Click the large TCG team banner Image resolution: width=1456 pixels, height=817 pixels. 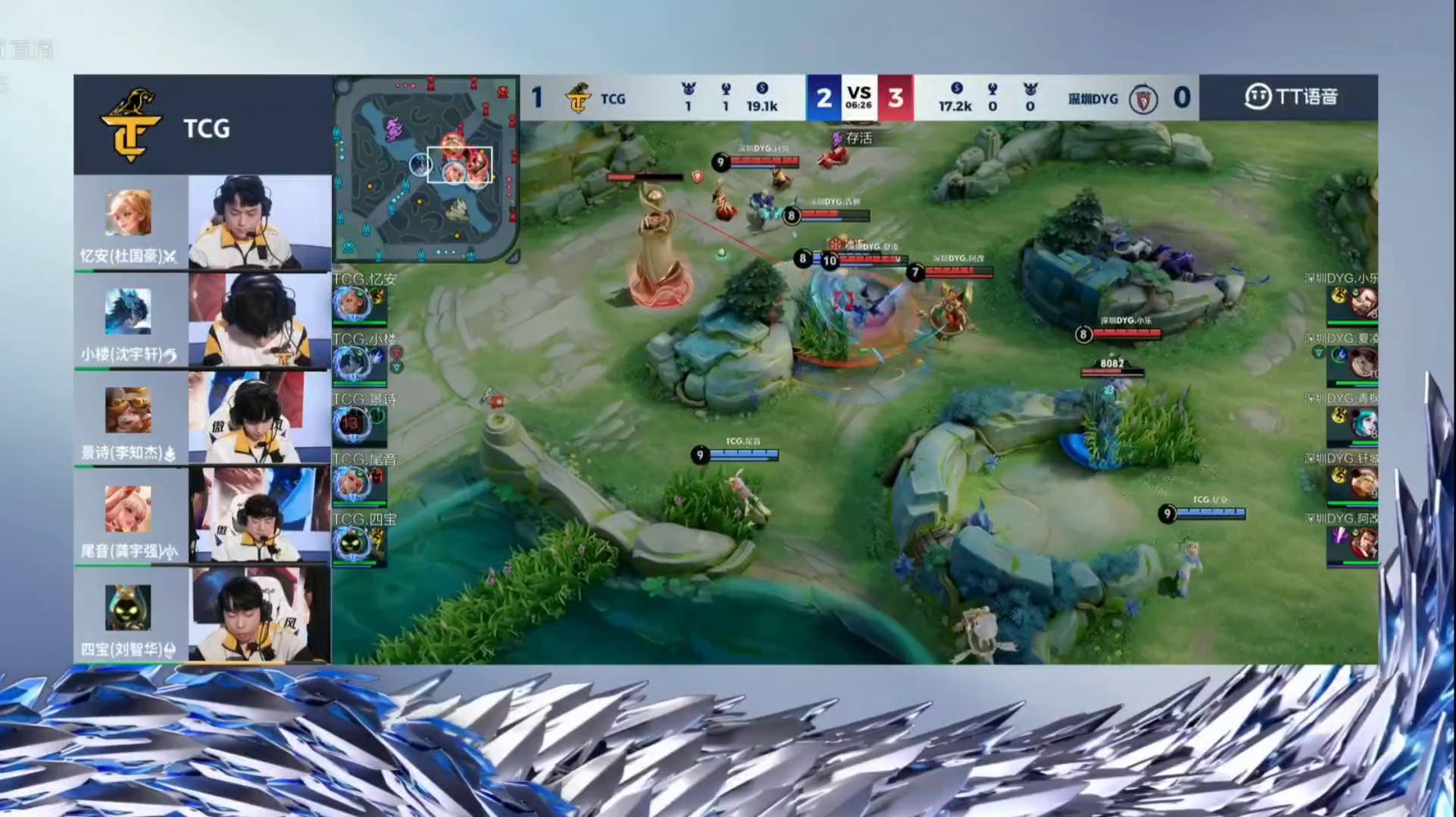(202, 125)
